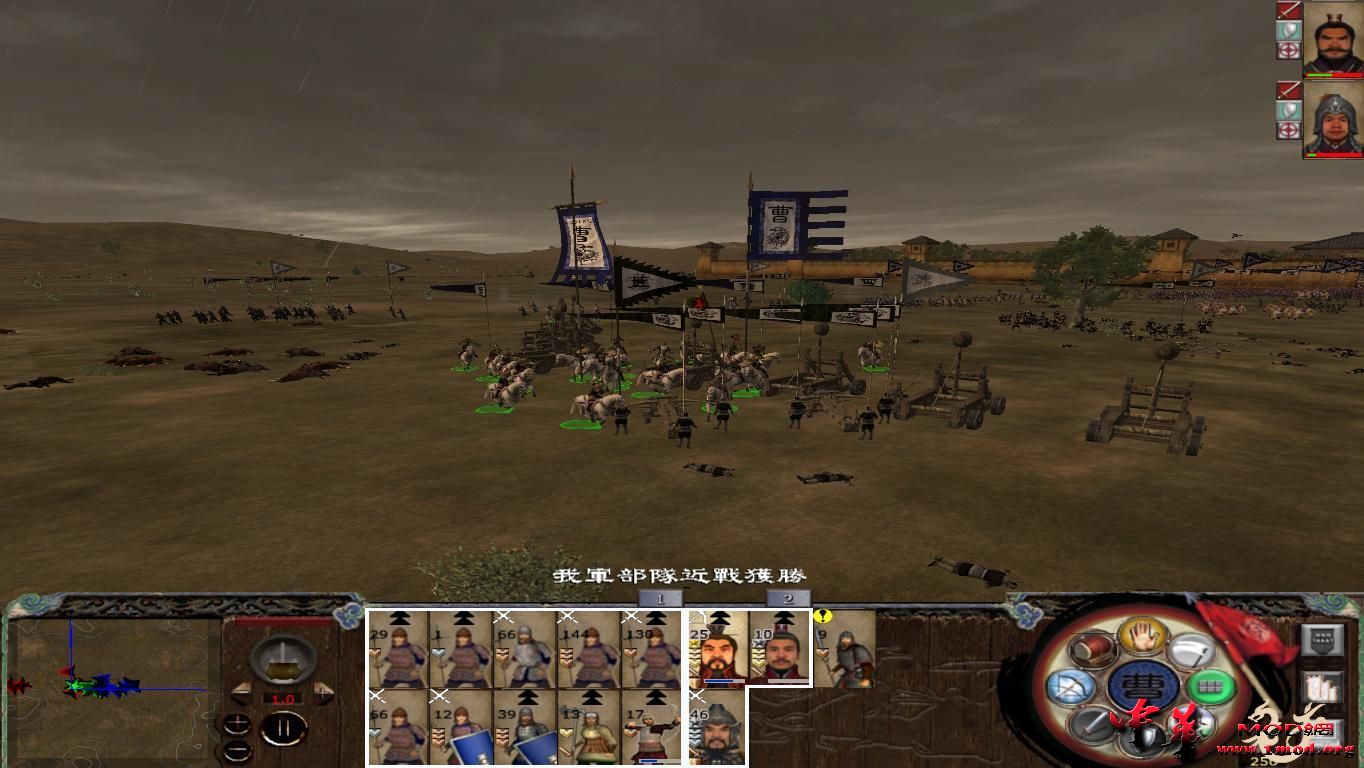Image resolution: width=1364 pixels, height=768 pixels.
Task: Open the battle details scroll icon
Action: [x=1323, y=687]
